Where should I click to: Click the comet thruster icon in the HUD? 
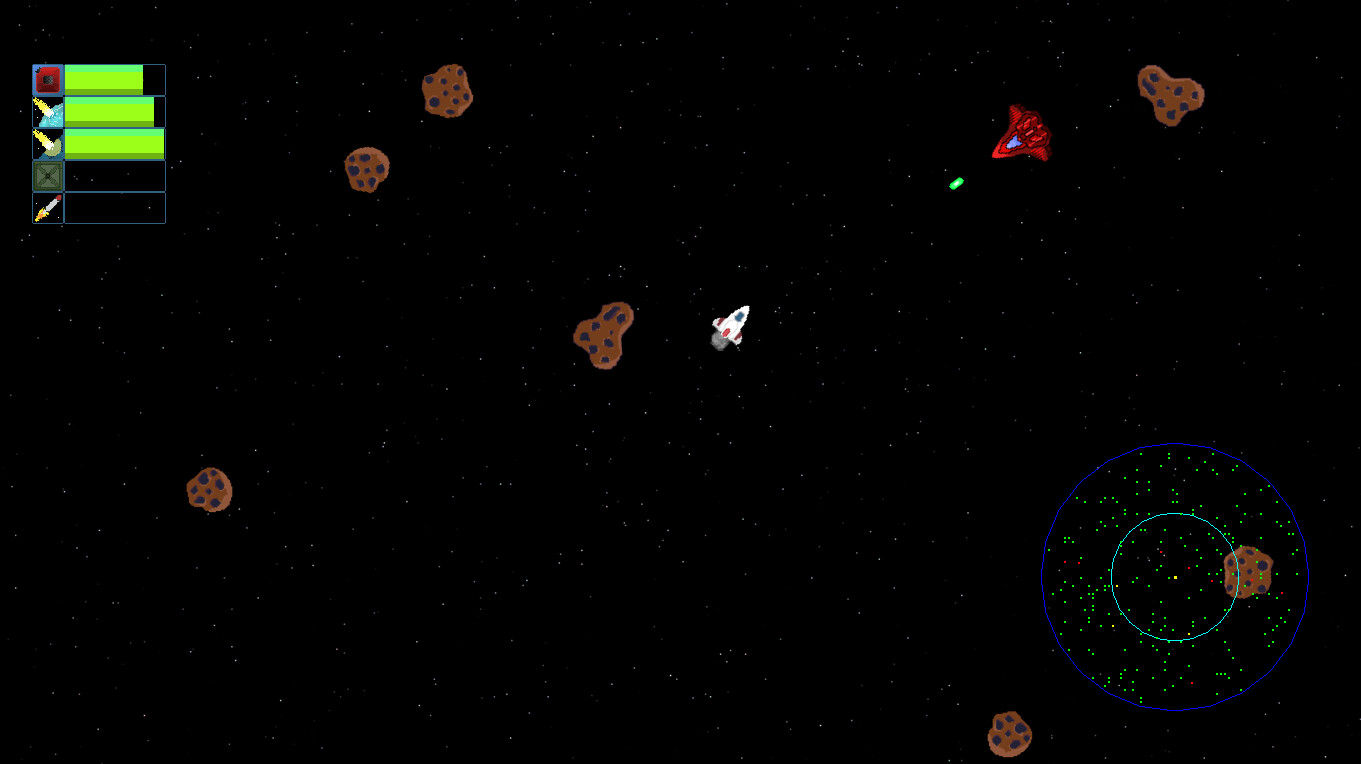click(x=49, y=112)
